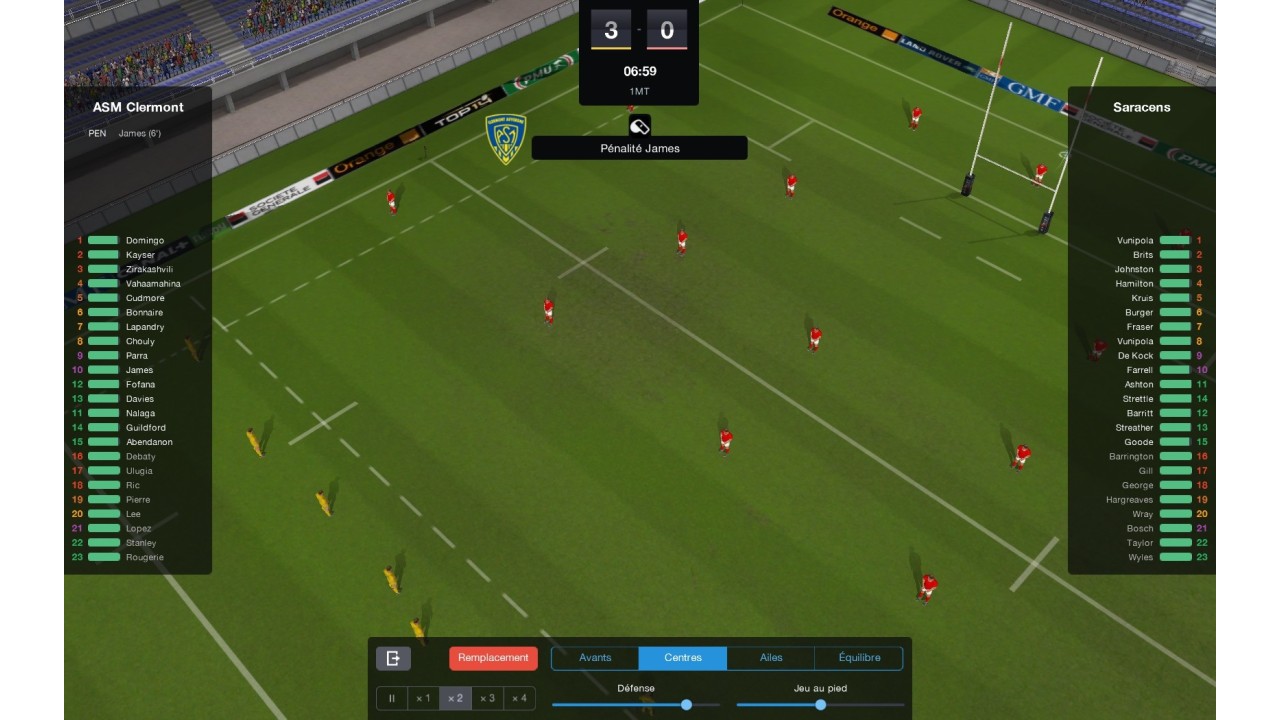This screenshot has height=720, width=1280.
Task: Click the red Remplacement button
Action: (493, 658)
